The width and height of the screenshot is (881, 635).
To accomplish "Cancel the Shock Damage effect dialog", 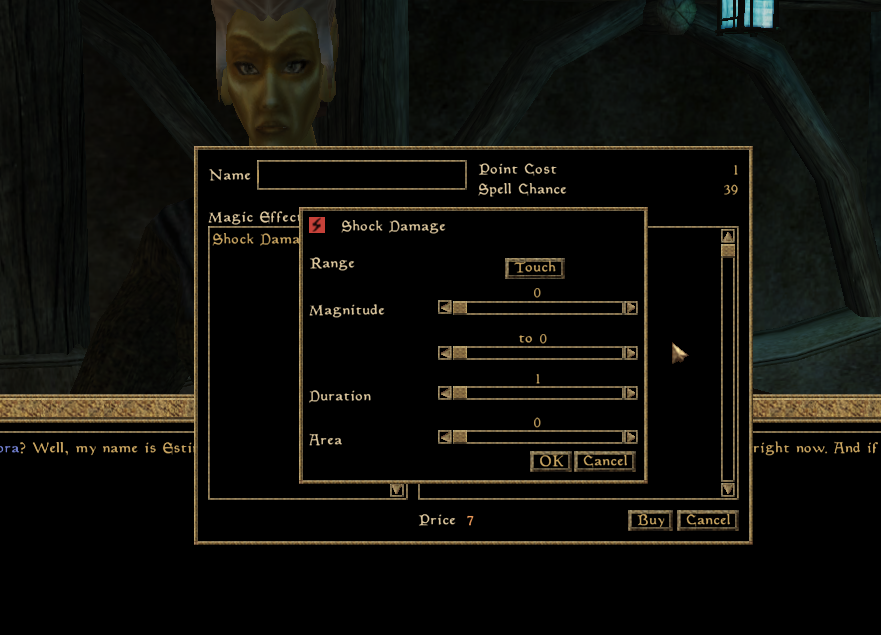I will tap(605, 461).
